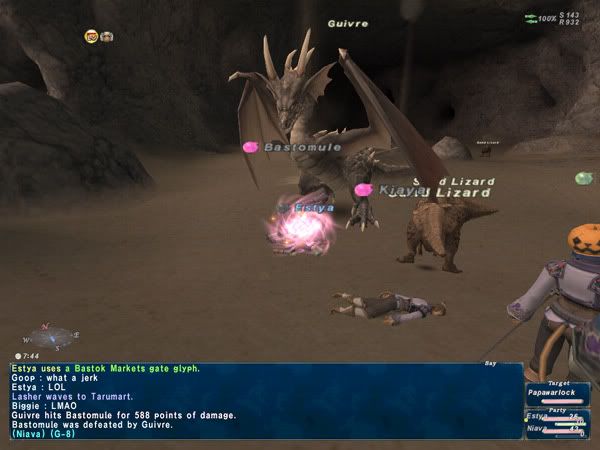Select Papawarlock in the Target window
Viewport: 600px width, 450px height.
[x=555, y=393]
